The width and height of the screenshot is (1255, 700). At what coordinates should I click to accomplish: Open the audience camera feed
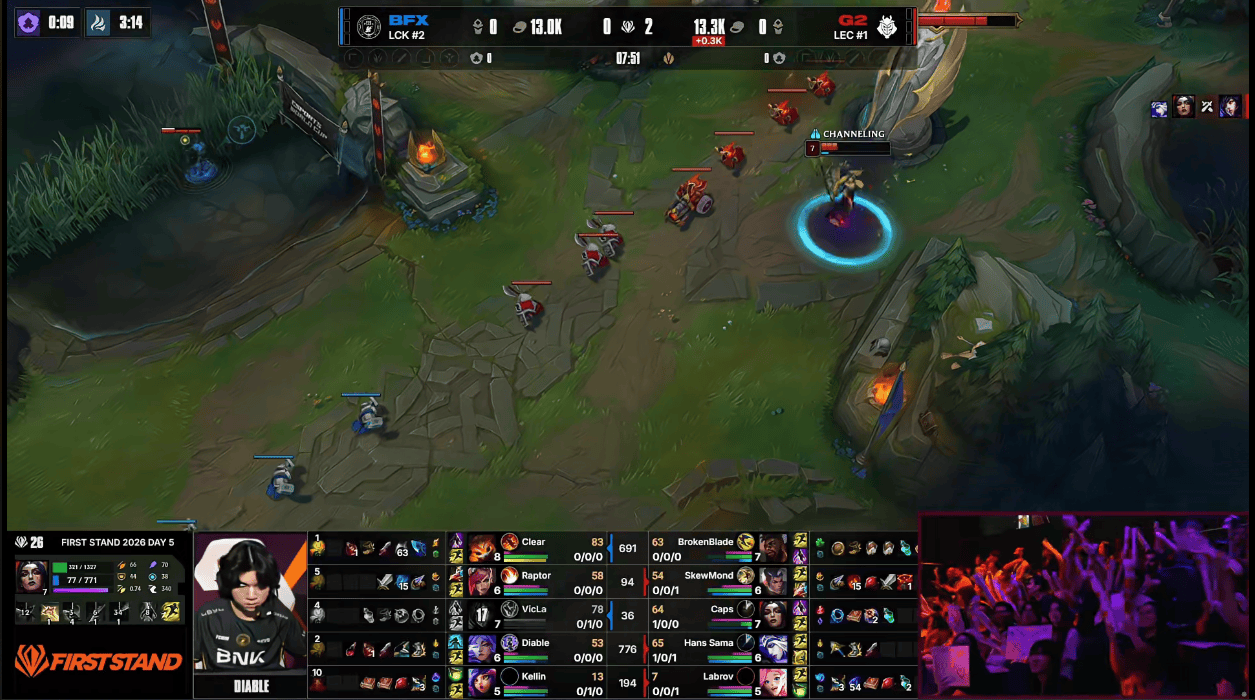click(1085, 605)
